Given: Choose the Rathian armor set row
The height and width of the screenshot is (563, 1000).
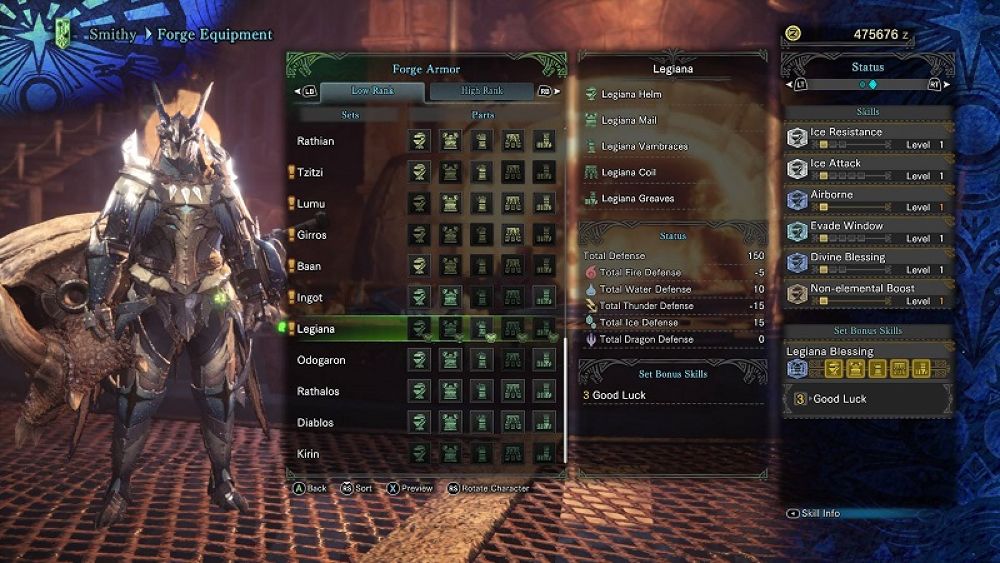Looking at the screenshot, I should [316, 141].
